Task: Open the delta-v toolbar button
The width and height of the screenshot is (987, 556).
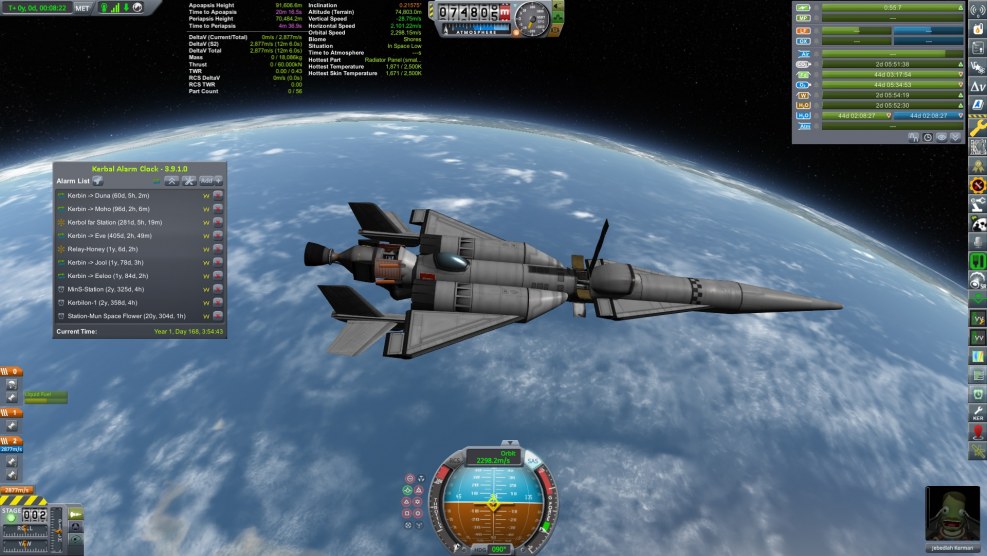Action: click(977, 87)
